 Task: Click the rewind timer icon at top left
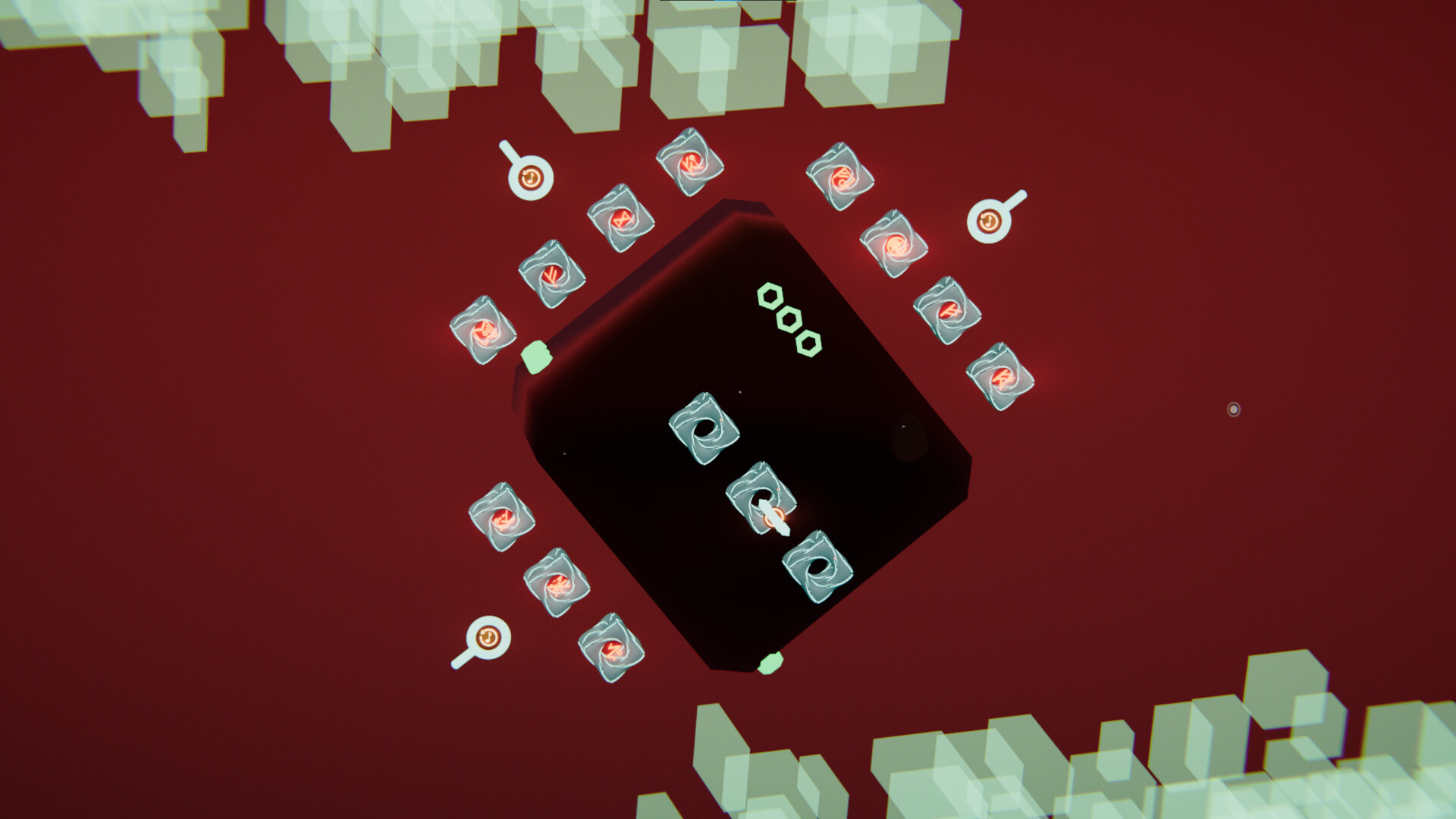click(x=531, y=178)
